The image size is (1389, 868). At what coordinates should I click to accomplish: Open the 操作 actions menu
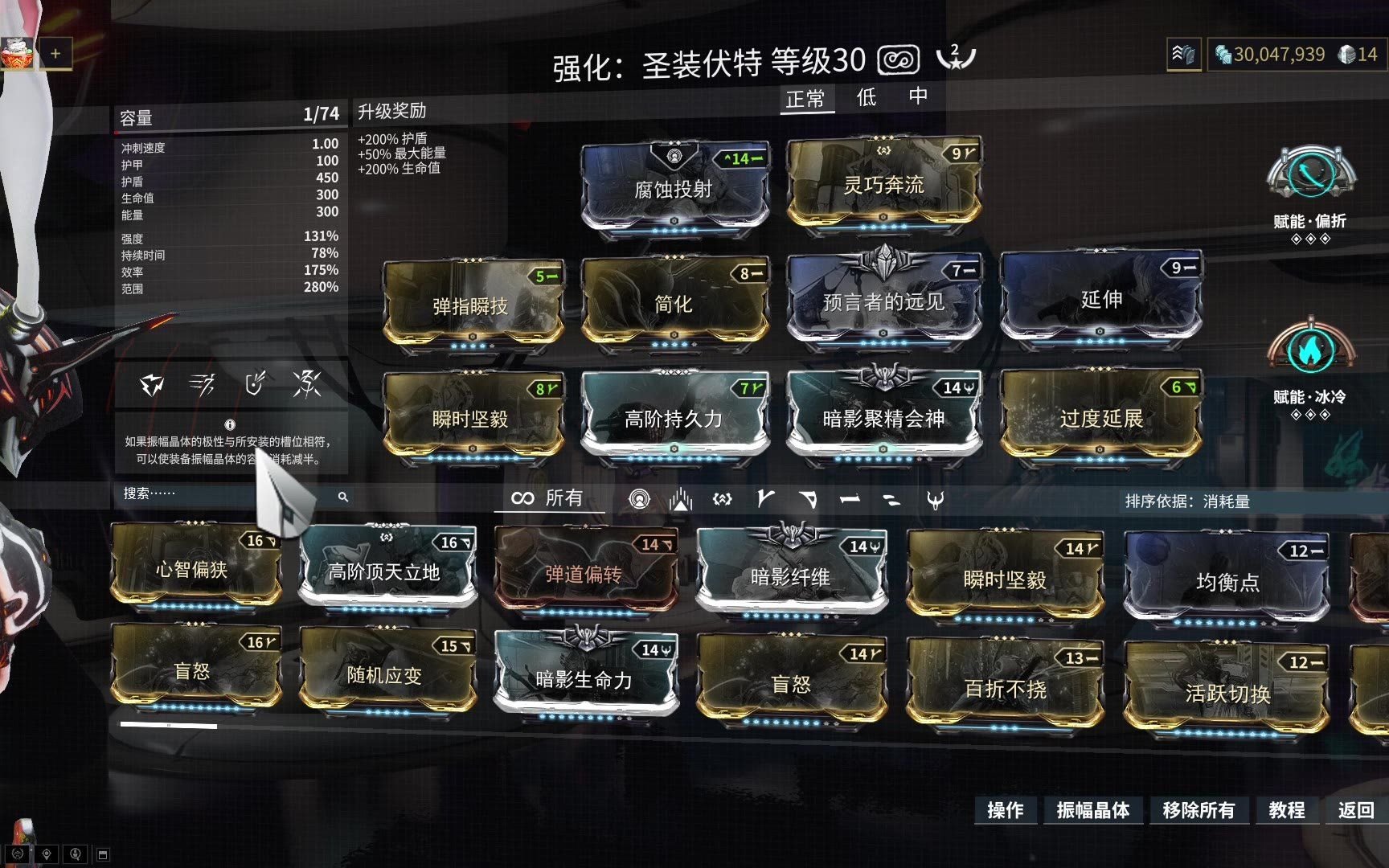(1005, 810)
